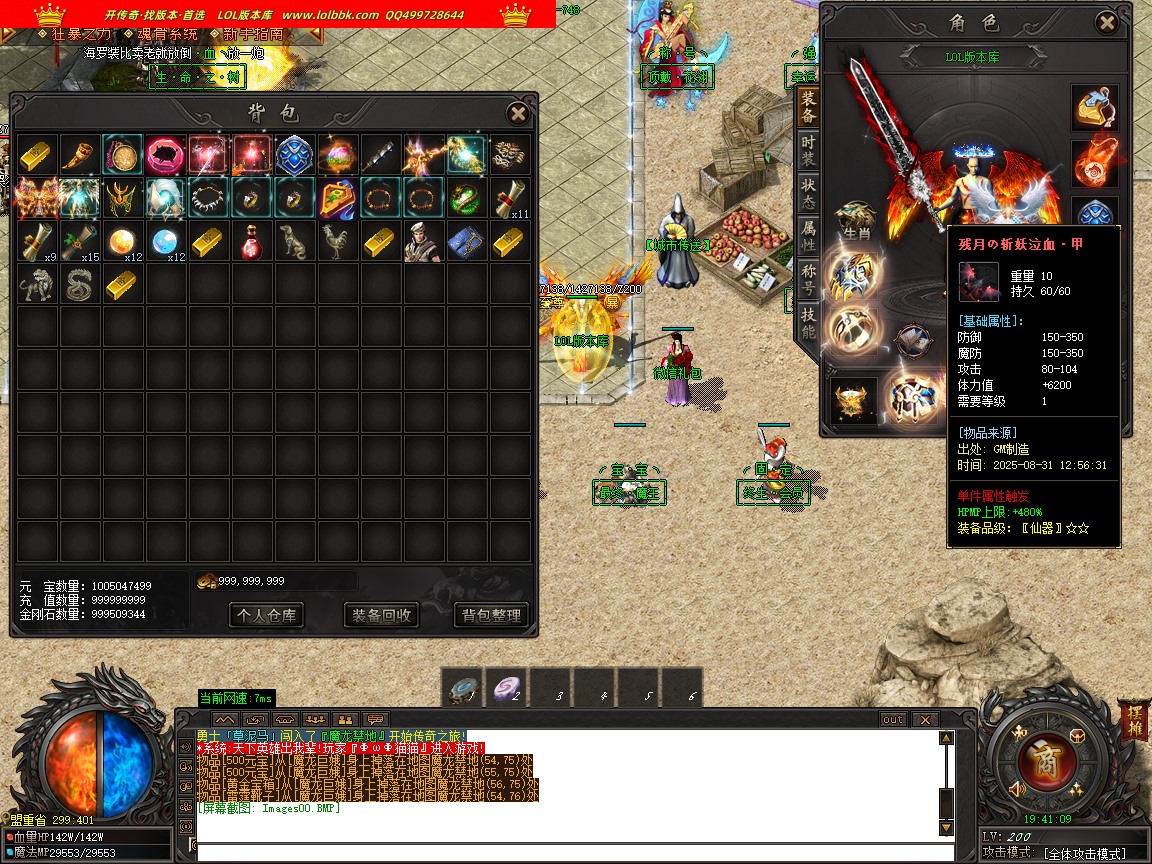Screen dimensions: 1152x864
Task: Click the chat input field
Action: [x=560, y=852]
